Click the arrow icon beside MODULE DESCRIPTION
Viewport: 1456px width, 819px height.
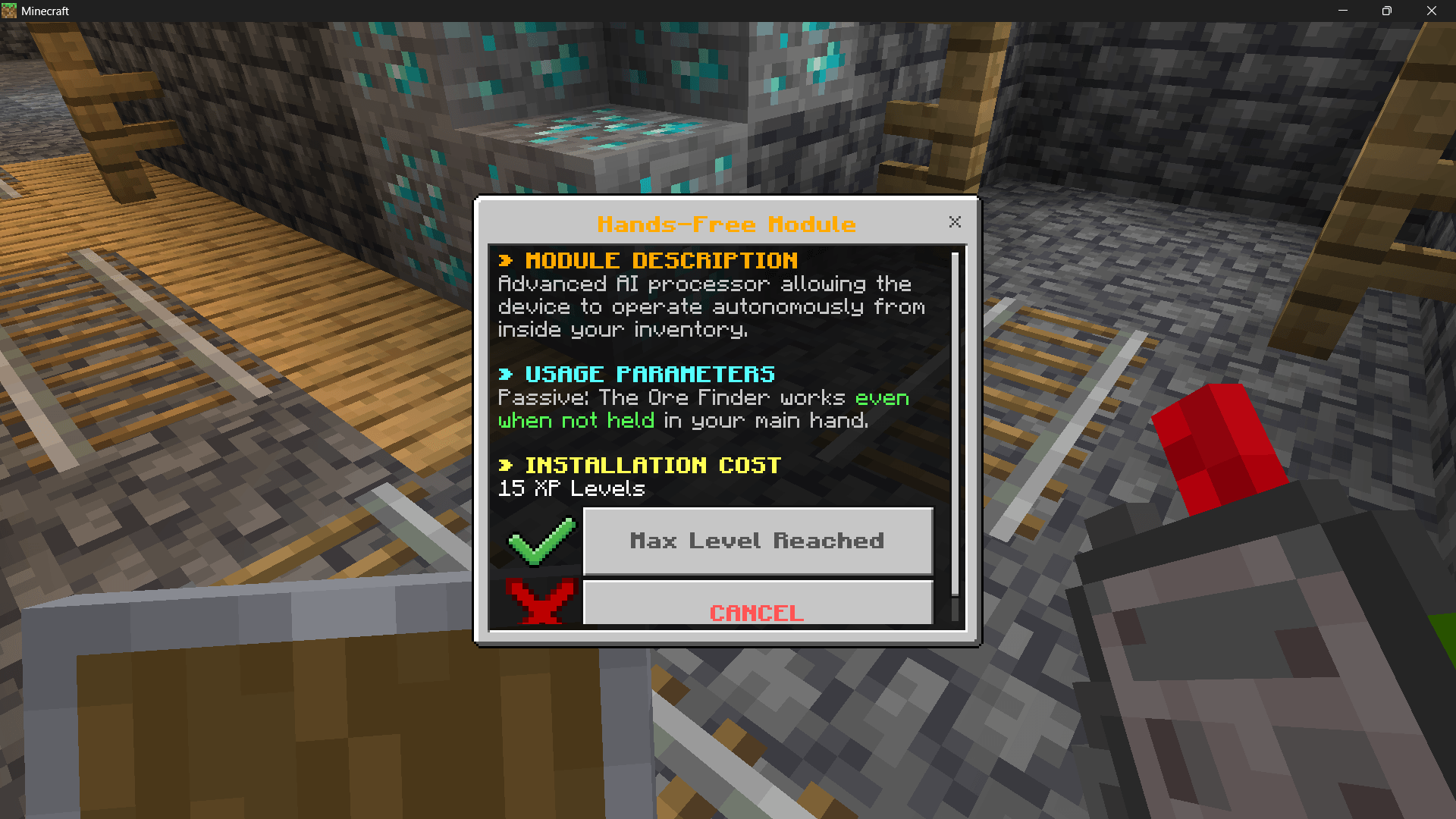507,260
